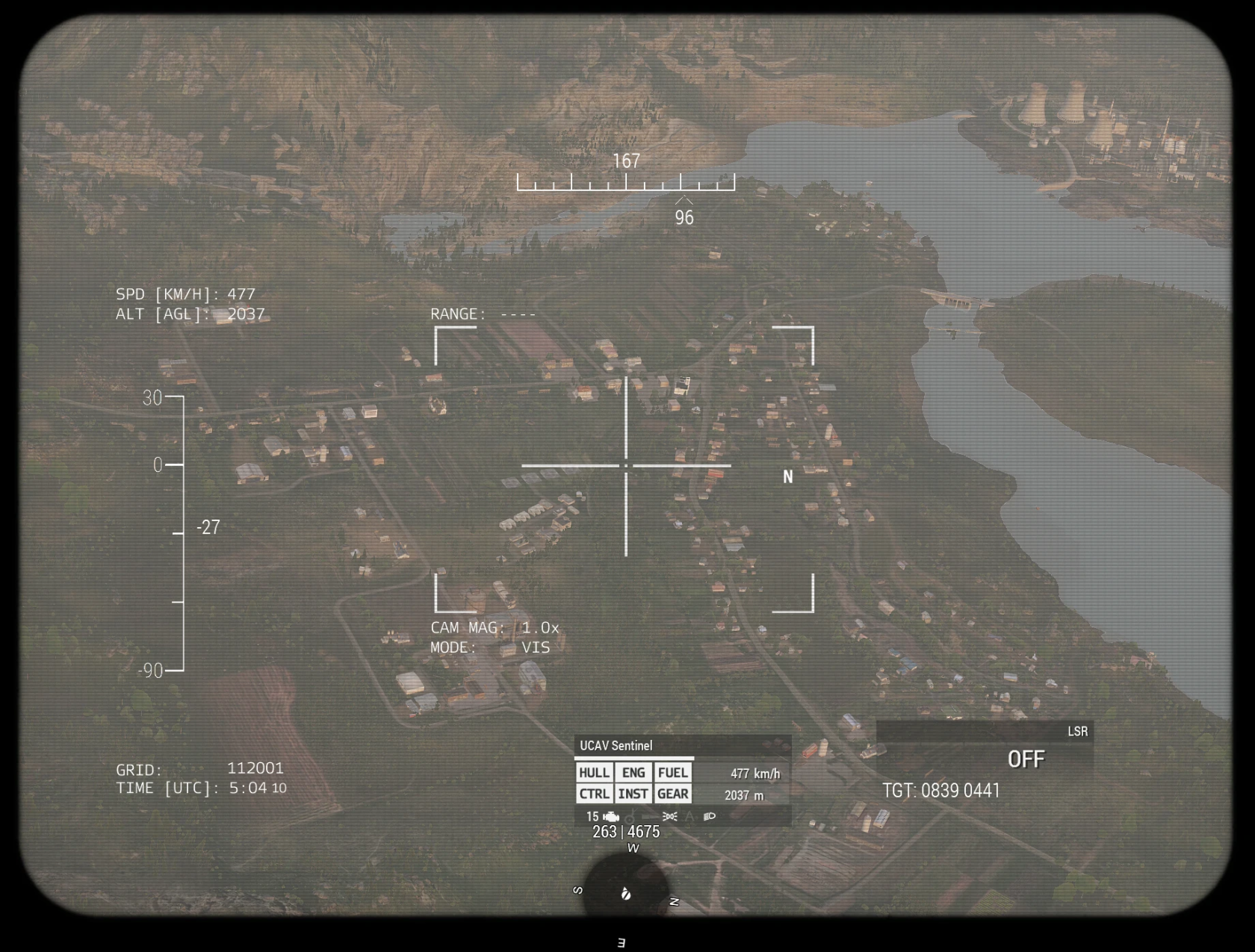Image resolution: width=1255 pixels, height=952 pixels.
Task: Click the ENG status button
Action: click(633, 773)
